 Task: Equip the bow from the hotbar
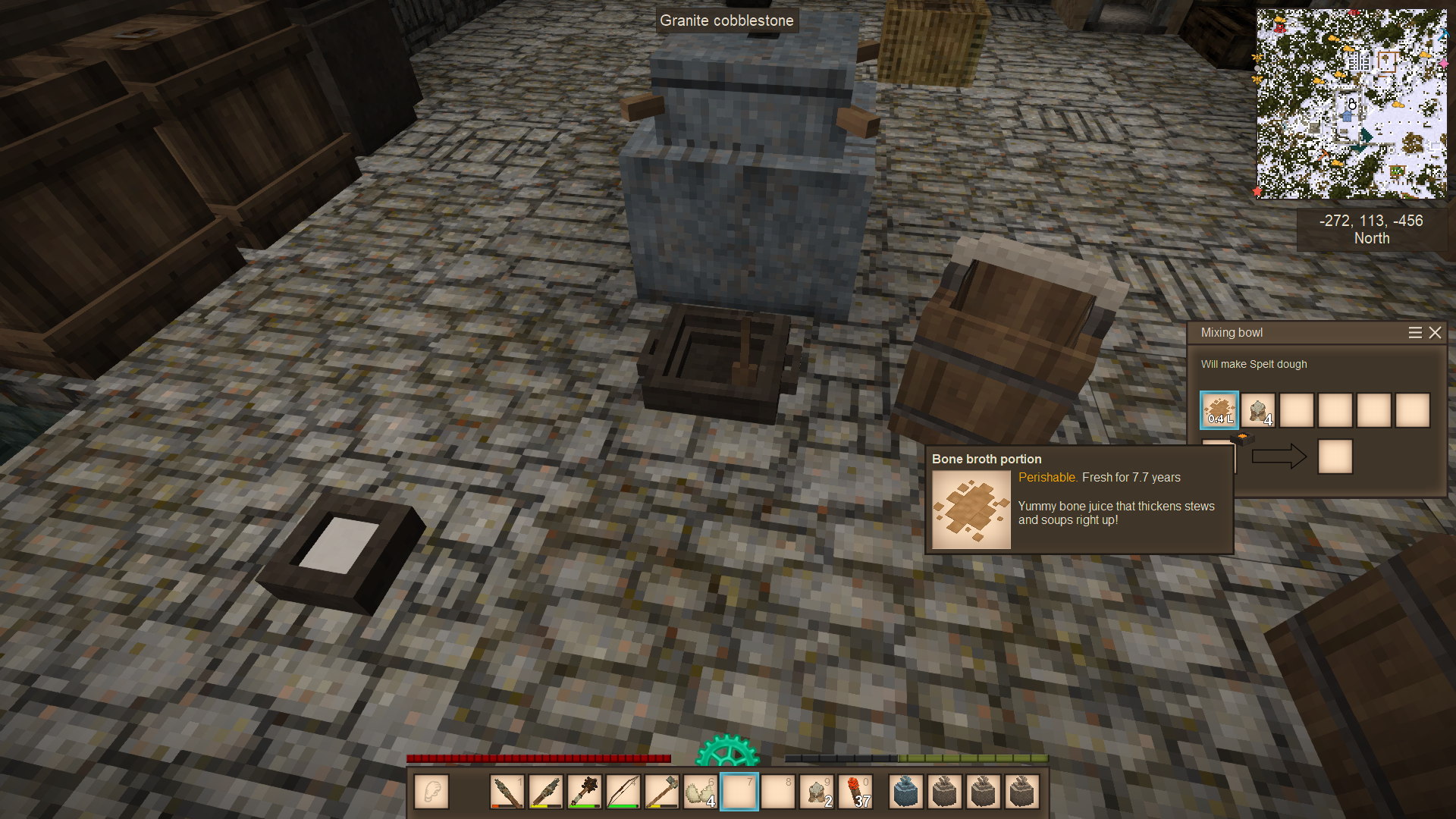point(623,792)
